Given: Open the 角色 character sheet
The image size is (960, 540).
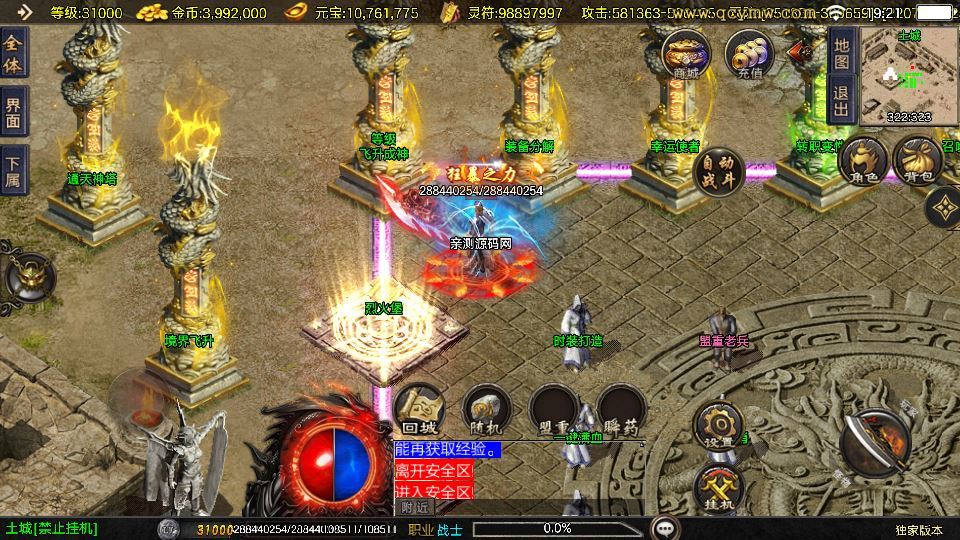Looking at the screenshot, I should click(864, 163).
